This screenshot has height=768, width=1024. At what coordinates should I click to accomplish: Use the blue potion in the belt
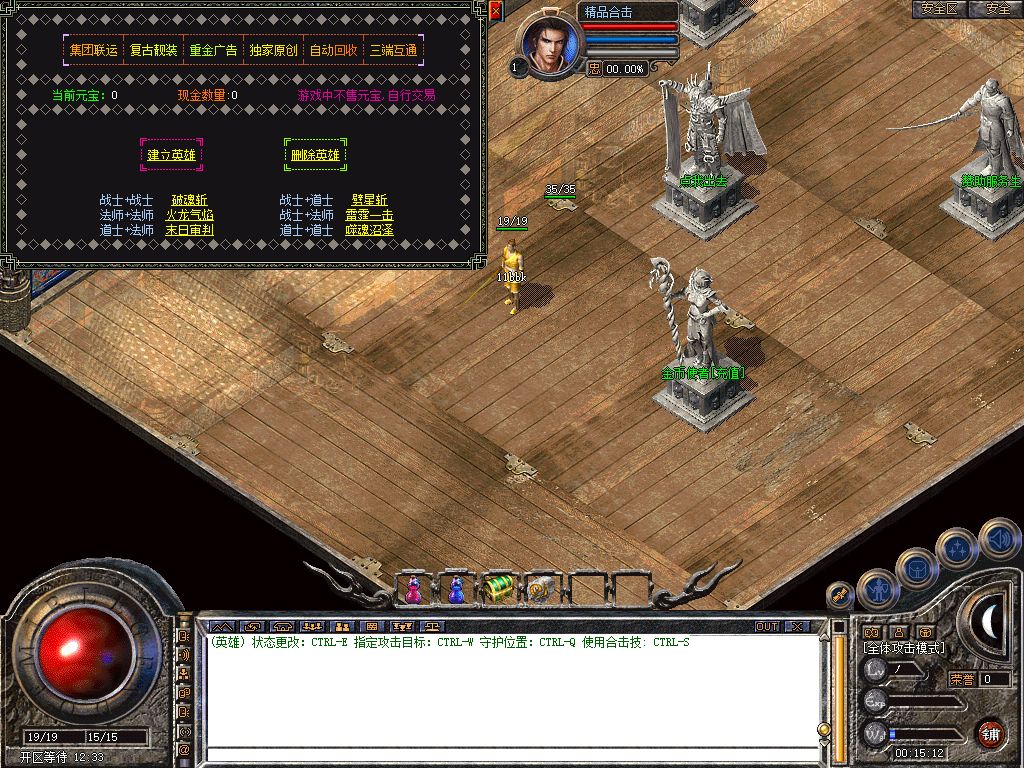pyautogui.click(x=456, y=590)
